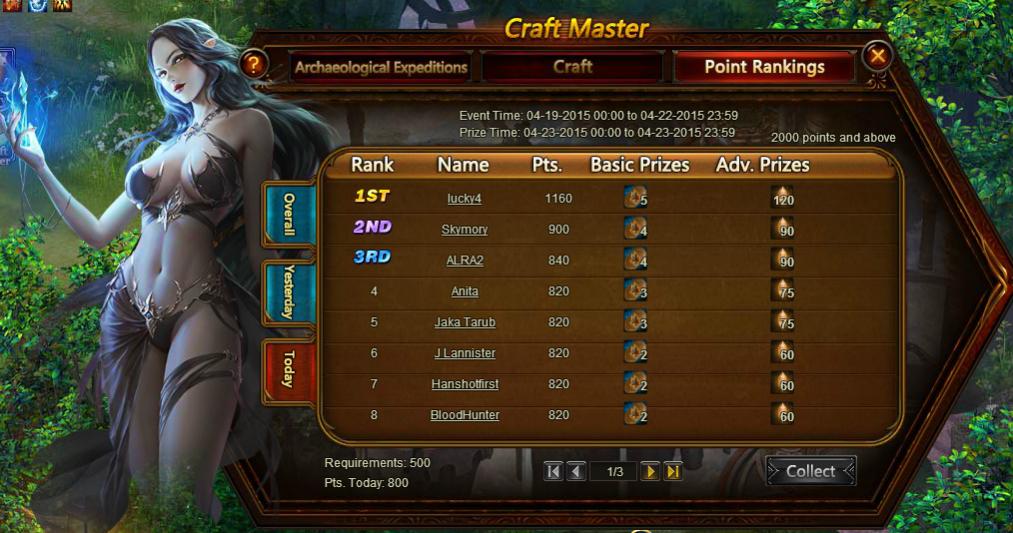The image size is (1013, 533).
Task: Inspect first-place advanced prize icon
Action: click(782, 197)
